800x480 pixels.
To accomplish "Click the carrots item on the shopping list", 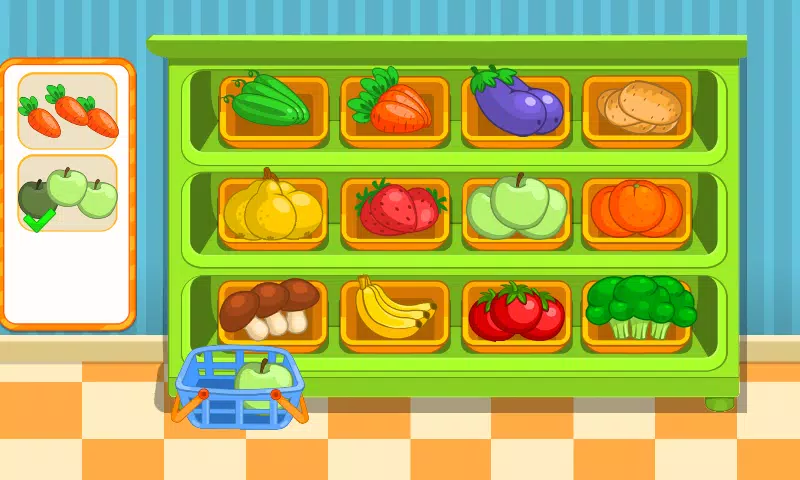I will coord(68,112).
